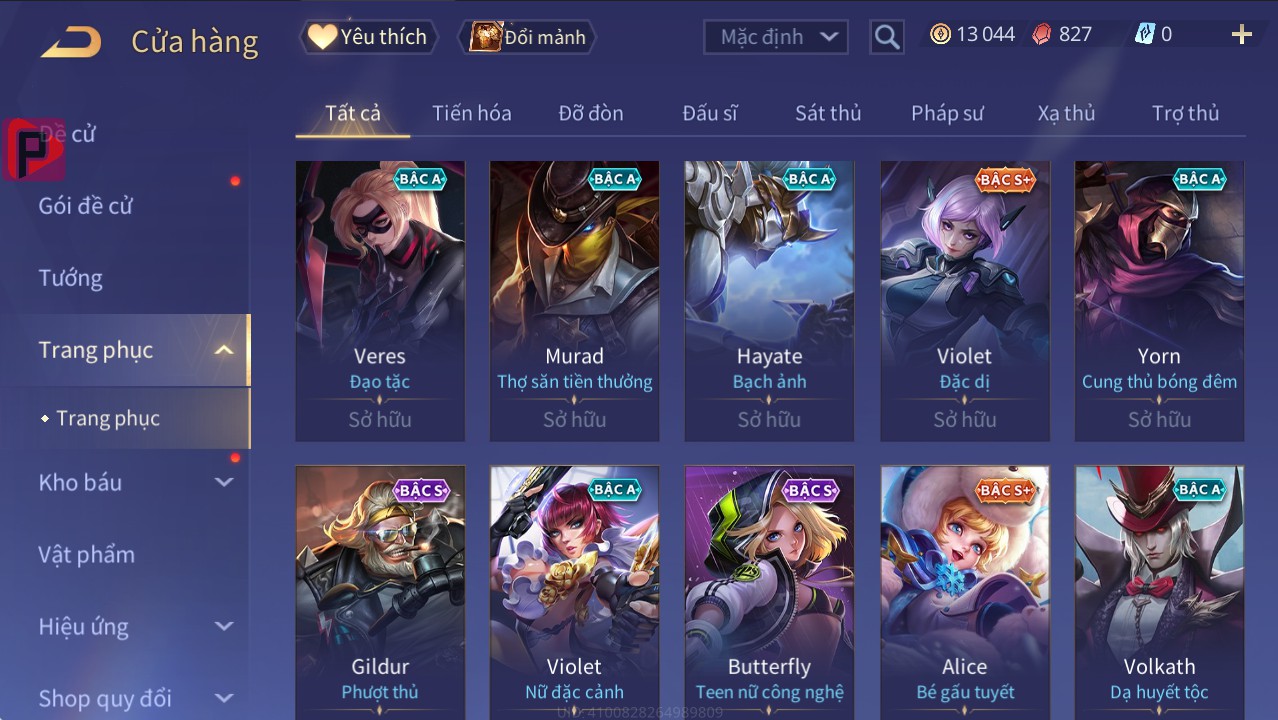Image resolution: width=1278 pixels, height=720 pixels.
Task: Click the magnifying glass search icon
Action: (886, 37)
